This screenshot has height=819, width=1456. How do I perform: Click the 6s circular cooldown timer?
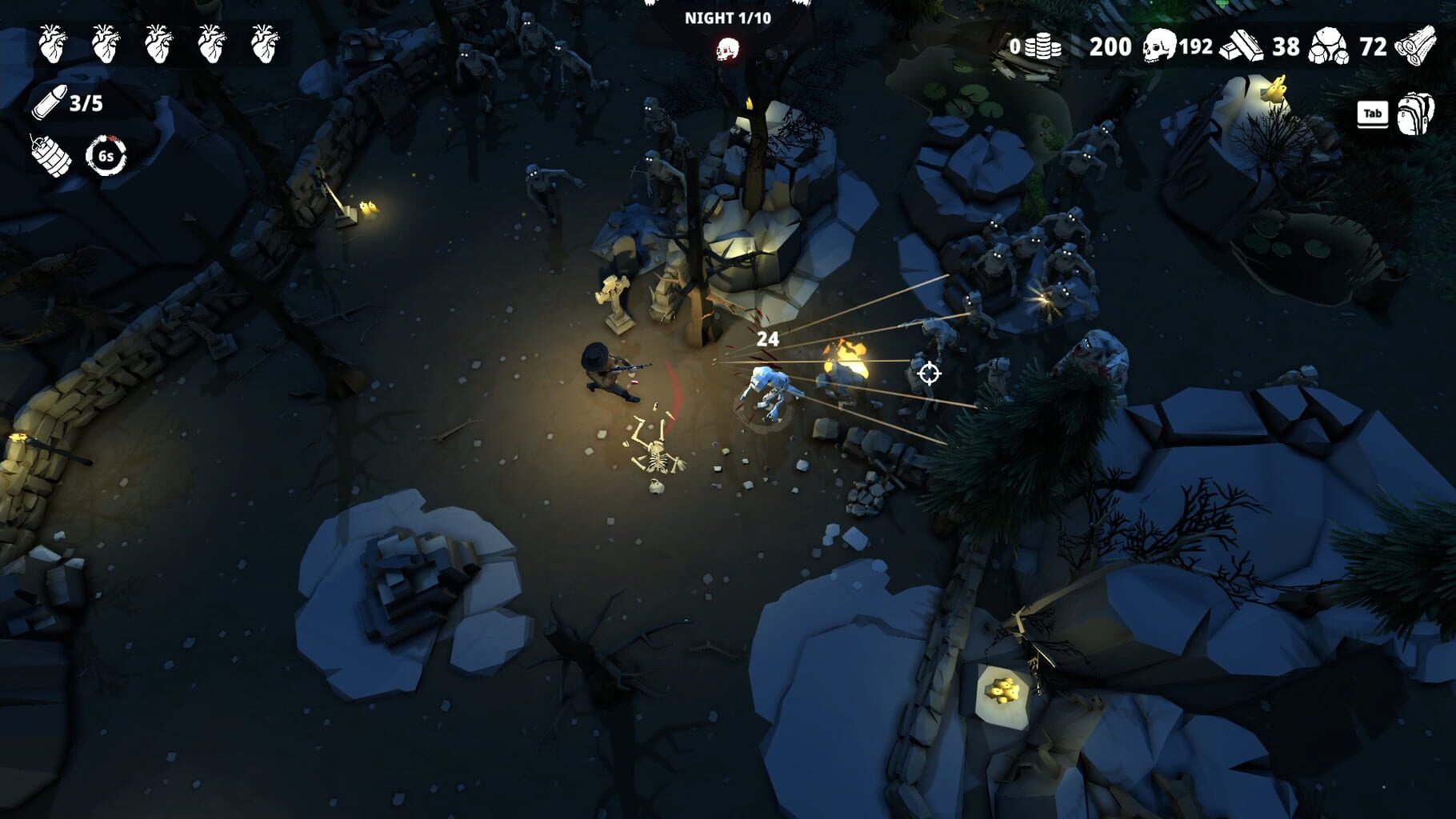pyautogui.click(x=105, y=157)
